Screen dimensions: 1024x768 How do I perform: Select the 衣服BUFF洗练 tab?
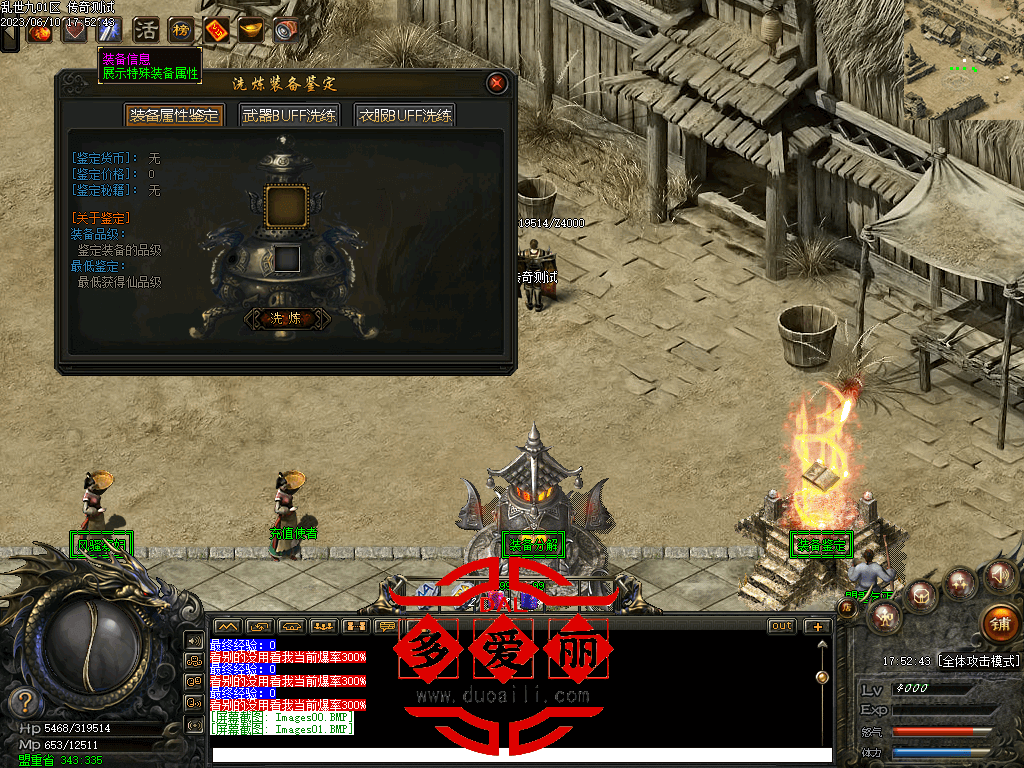pyautogui.click(x=405, y=115)
